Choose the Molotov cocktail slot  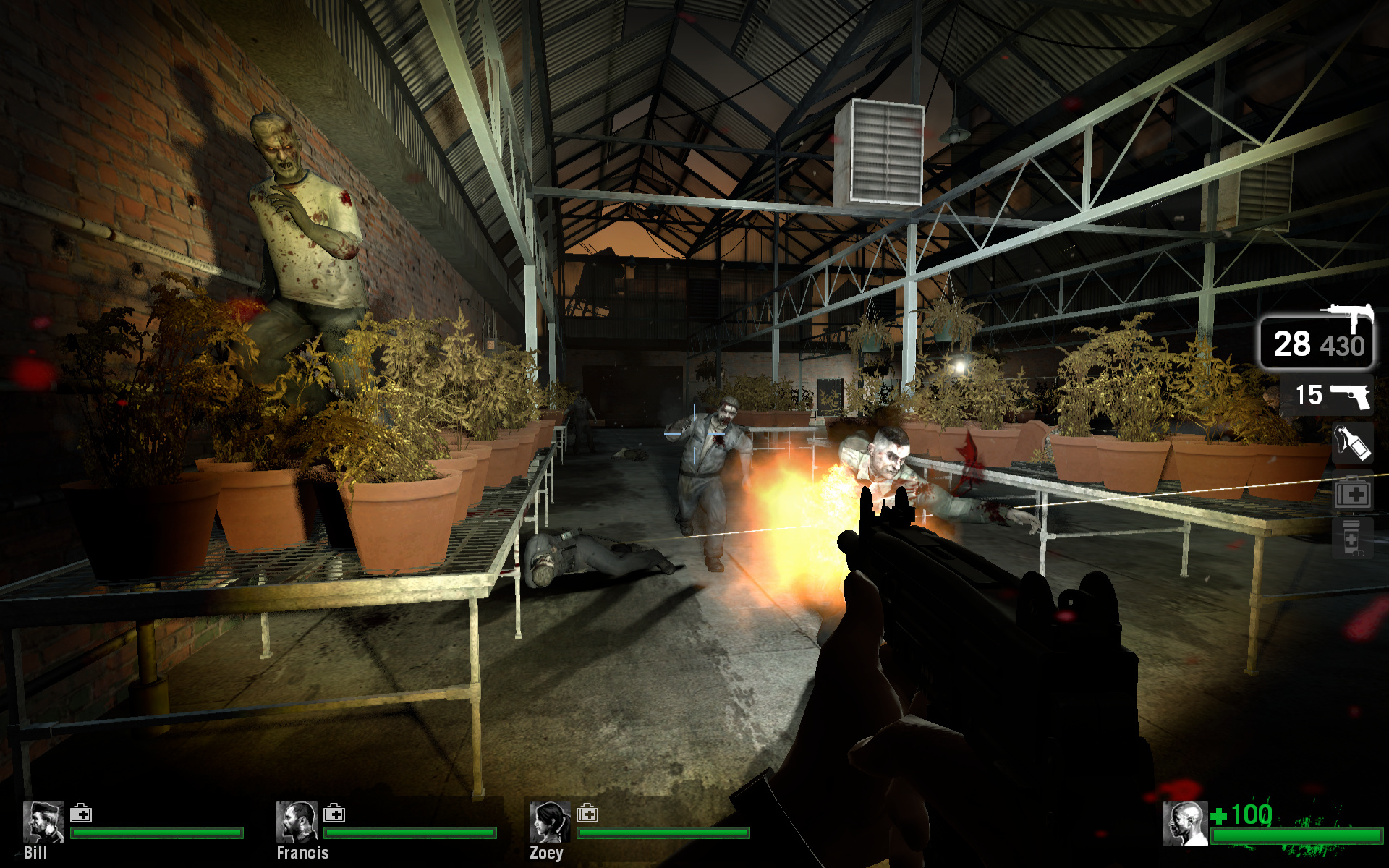click(x=1352, y=443)
